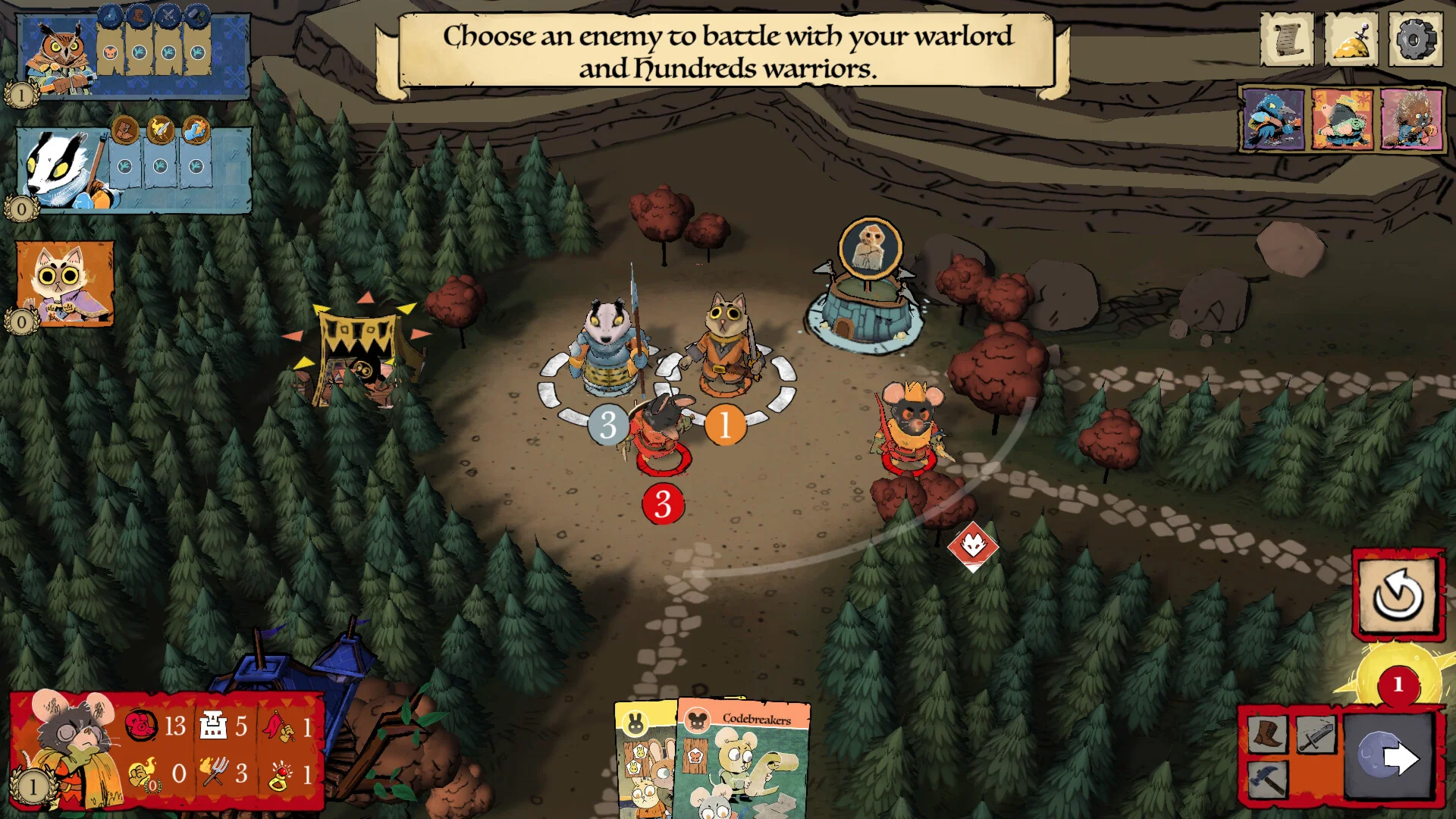Select the hammer item slot
The image size is (1456, 819).
click(x=1267, y=778)
